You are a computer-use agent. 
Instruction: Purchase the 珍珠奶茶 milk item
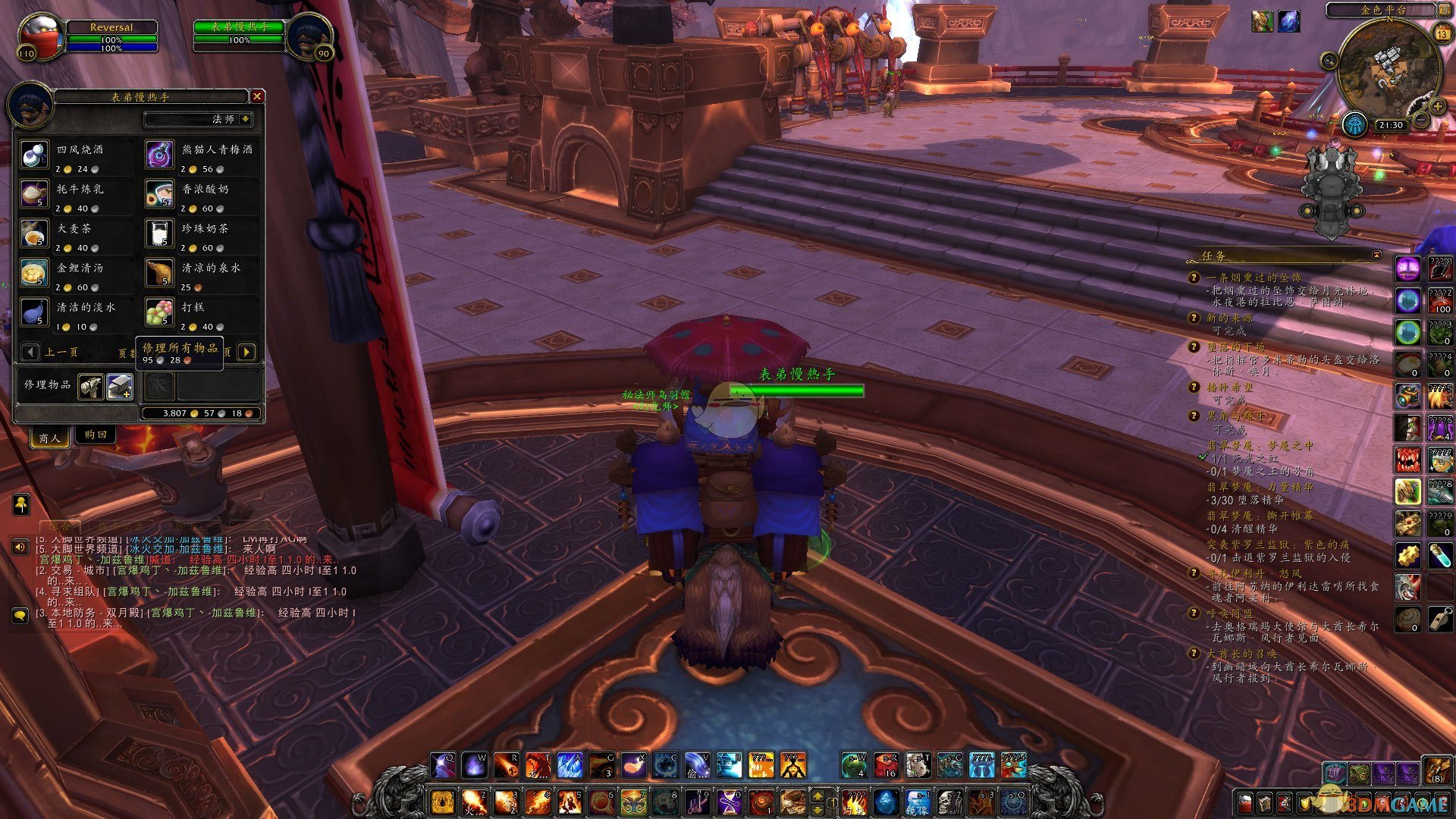pyautogui.click(x=159, y=234)
